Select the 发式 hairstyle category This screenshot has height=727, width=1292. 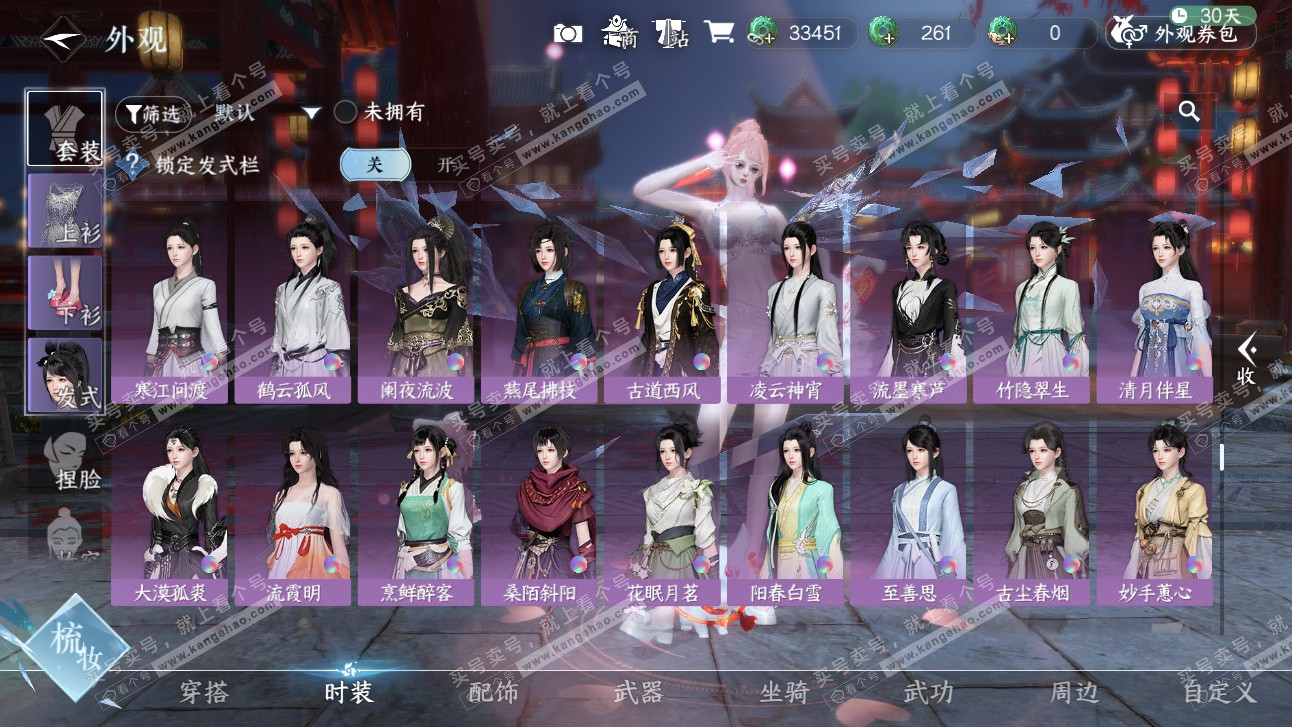tap(66, 375)
